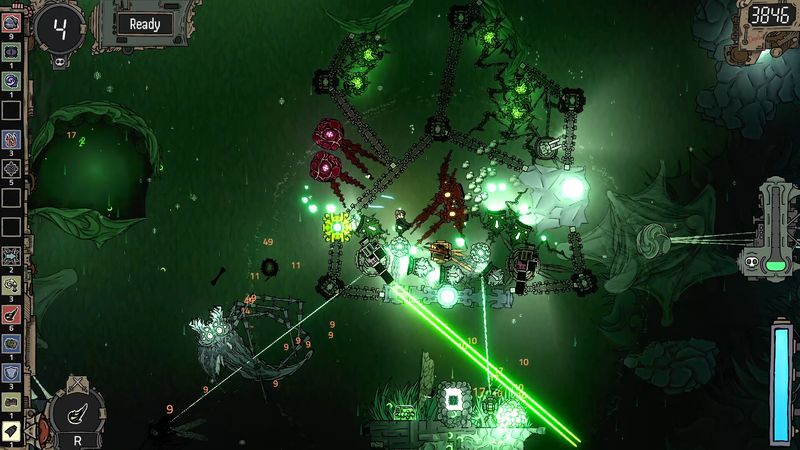Click the gauge dial labeled R
800x450 pixels.
click(77, 412)
